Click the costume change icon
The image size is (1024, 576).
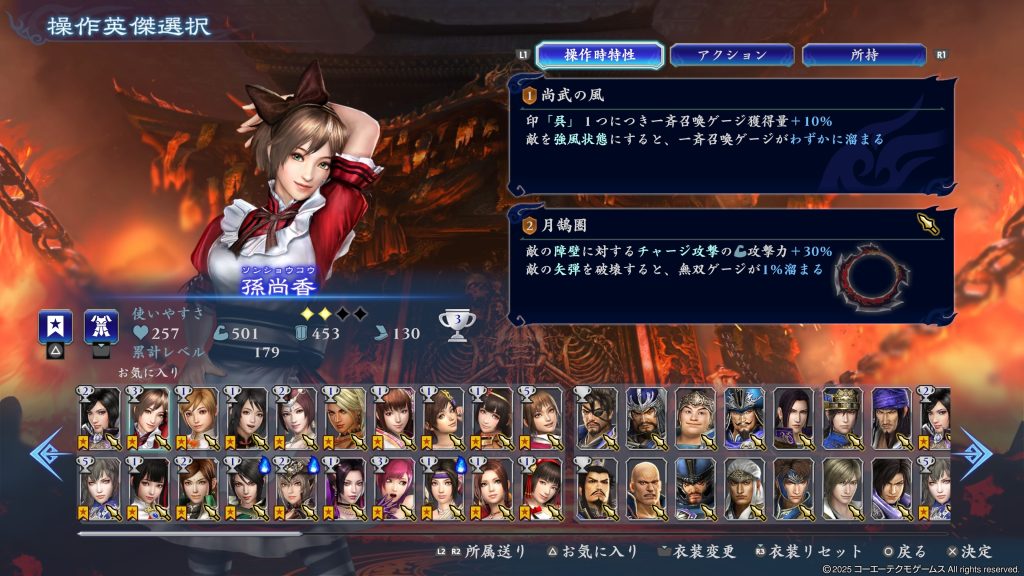[101, 327]
